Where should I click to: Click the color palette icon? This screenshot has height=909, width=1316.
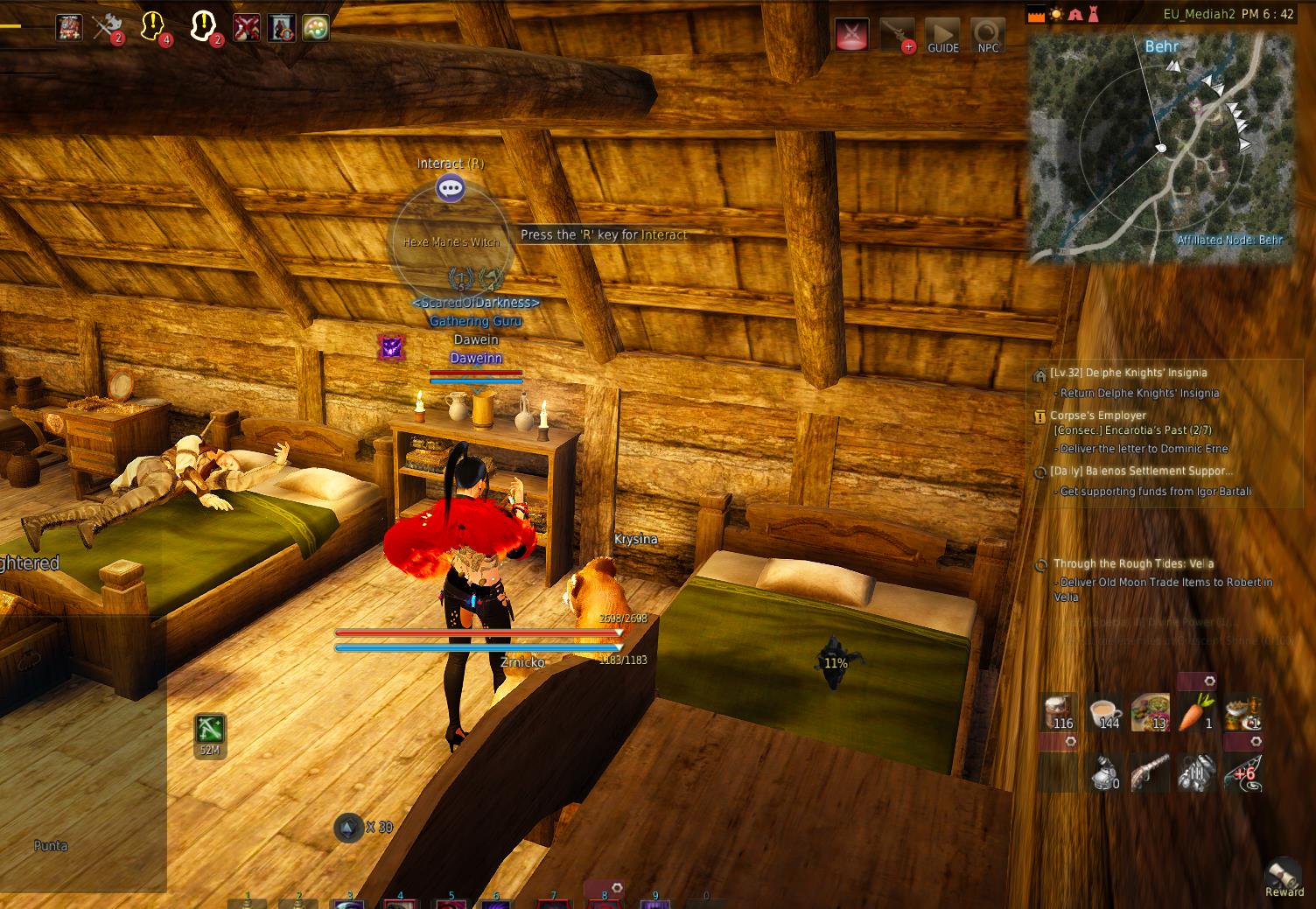[315, 28]
